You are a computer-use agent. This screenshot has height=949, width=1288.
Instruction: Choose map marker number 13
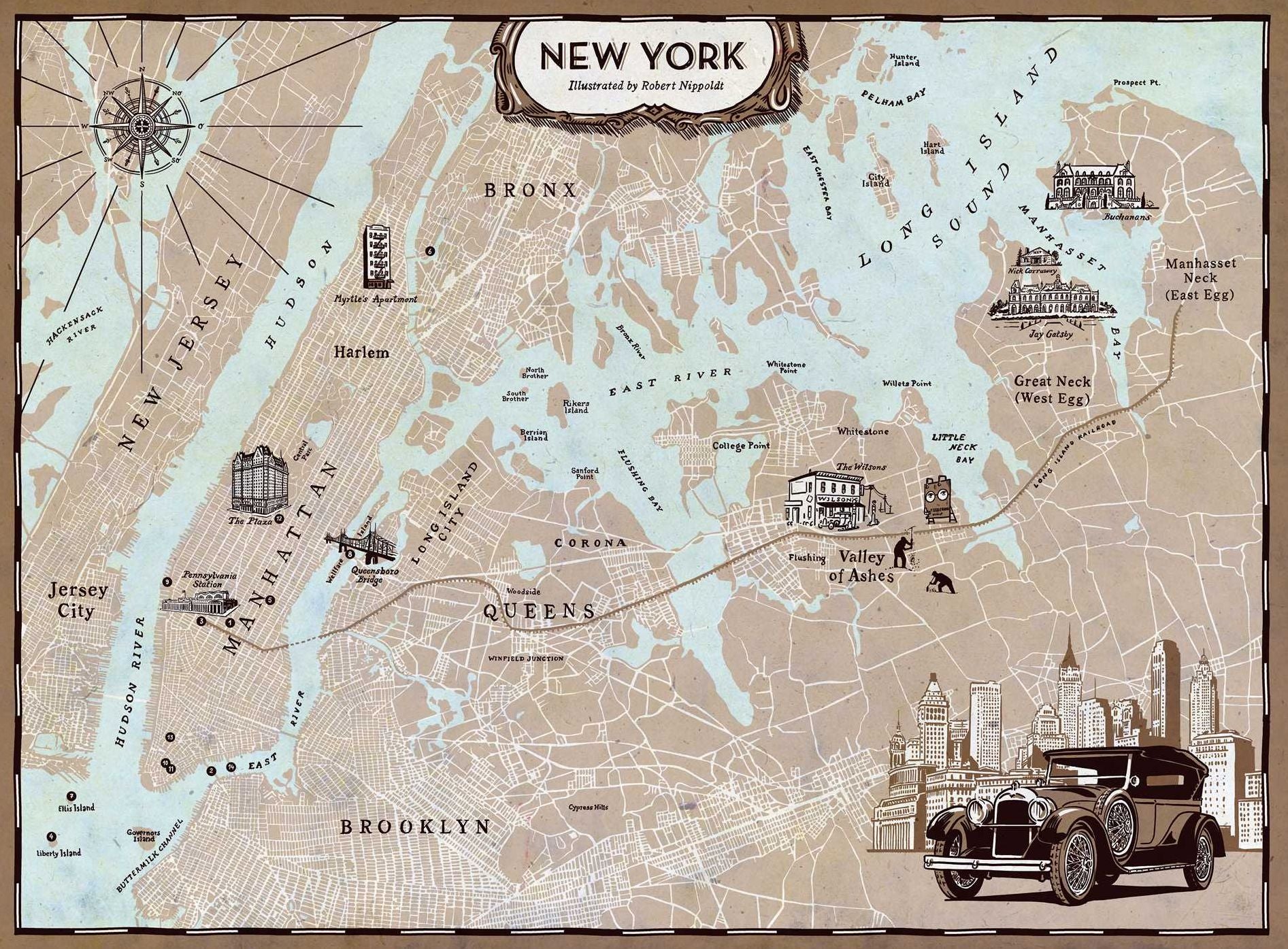[170, 737]
